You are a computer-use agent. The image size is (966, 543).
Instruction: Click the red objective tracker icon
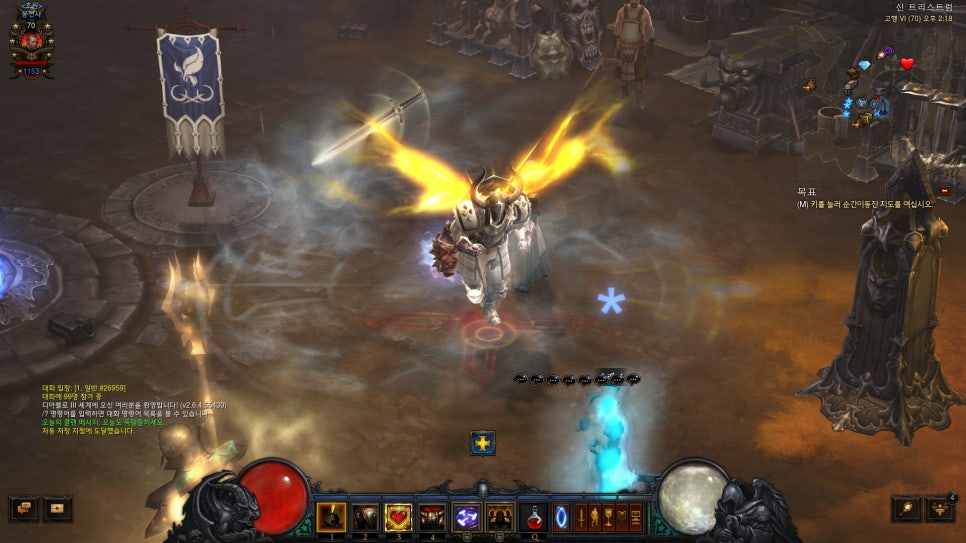(945, 190)
